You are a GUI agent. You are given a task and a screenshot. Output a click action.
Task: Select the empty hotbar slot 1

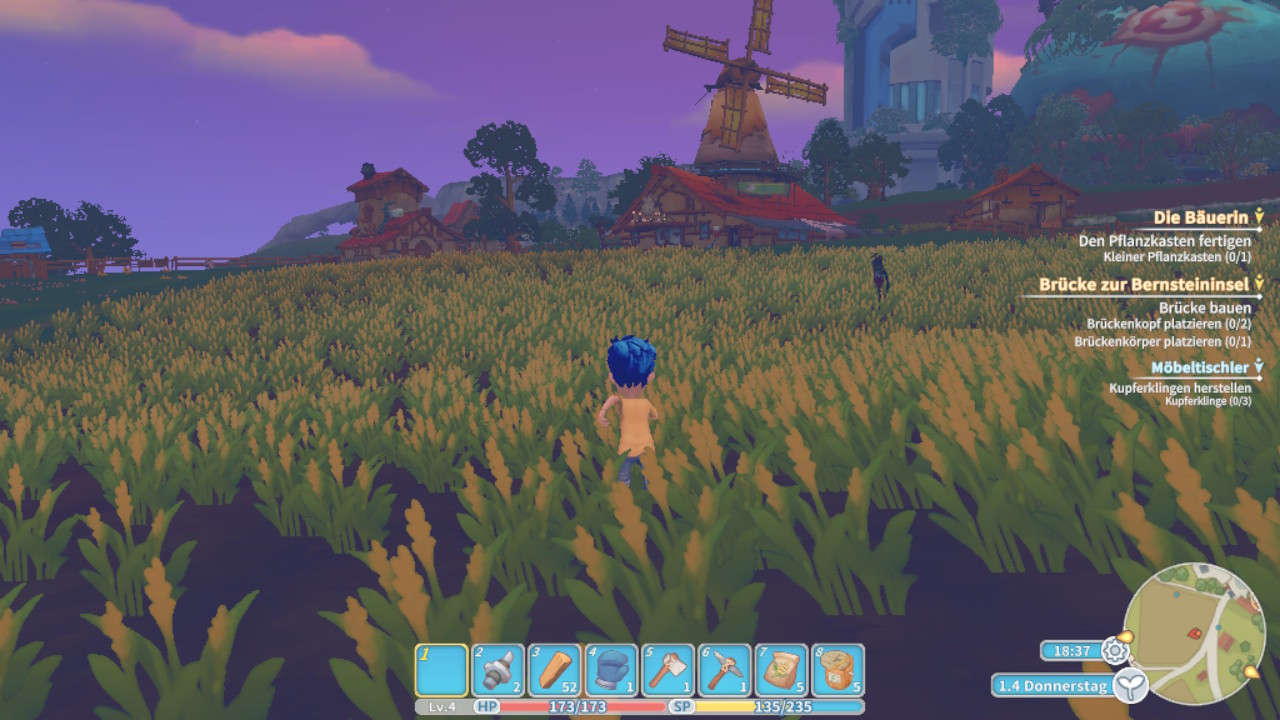point(441,669)
